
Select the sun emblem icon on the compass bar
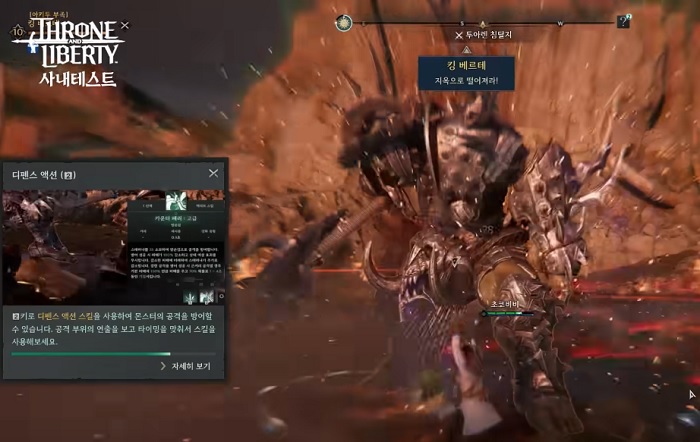(x=345, y=21)
